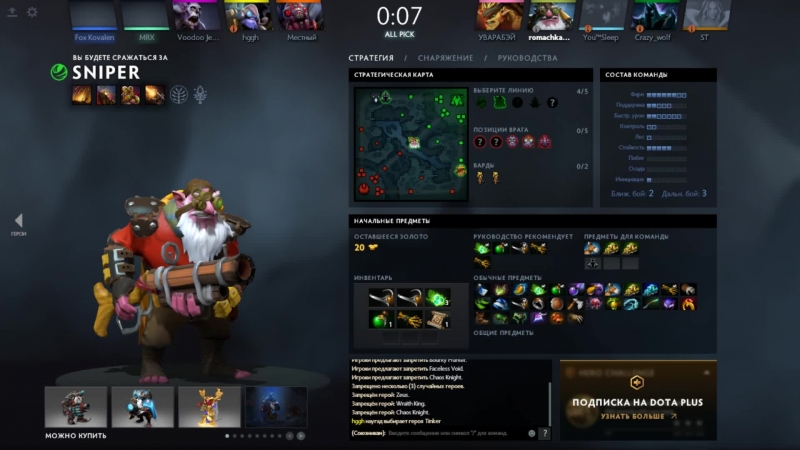Select Sniper's first ability icon
Viewport: 800px width, 450px height.
[82, 95]
